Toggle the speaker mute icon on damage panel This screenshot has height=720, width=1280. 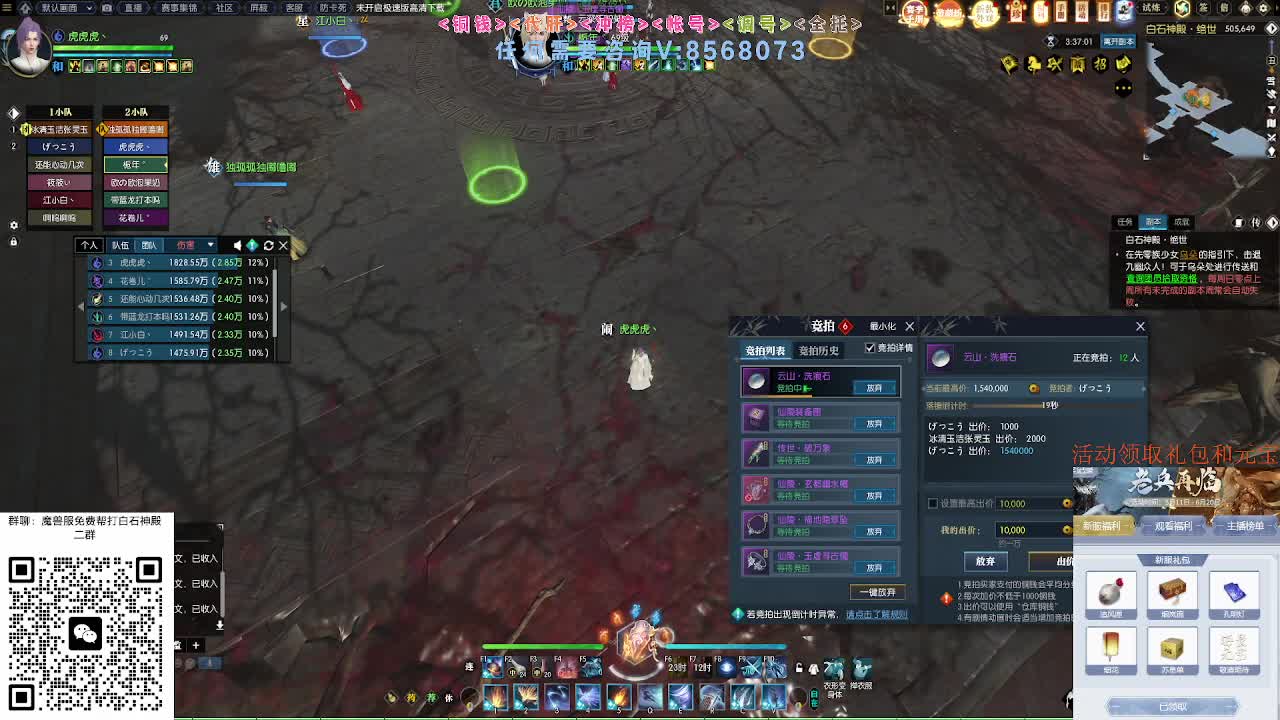pos(237,245)
